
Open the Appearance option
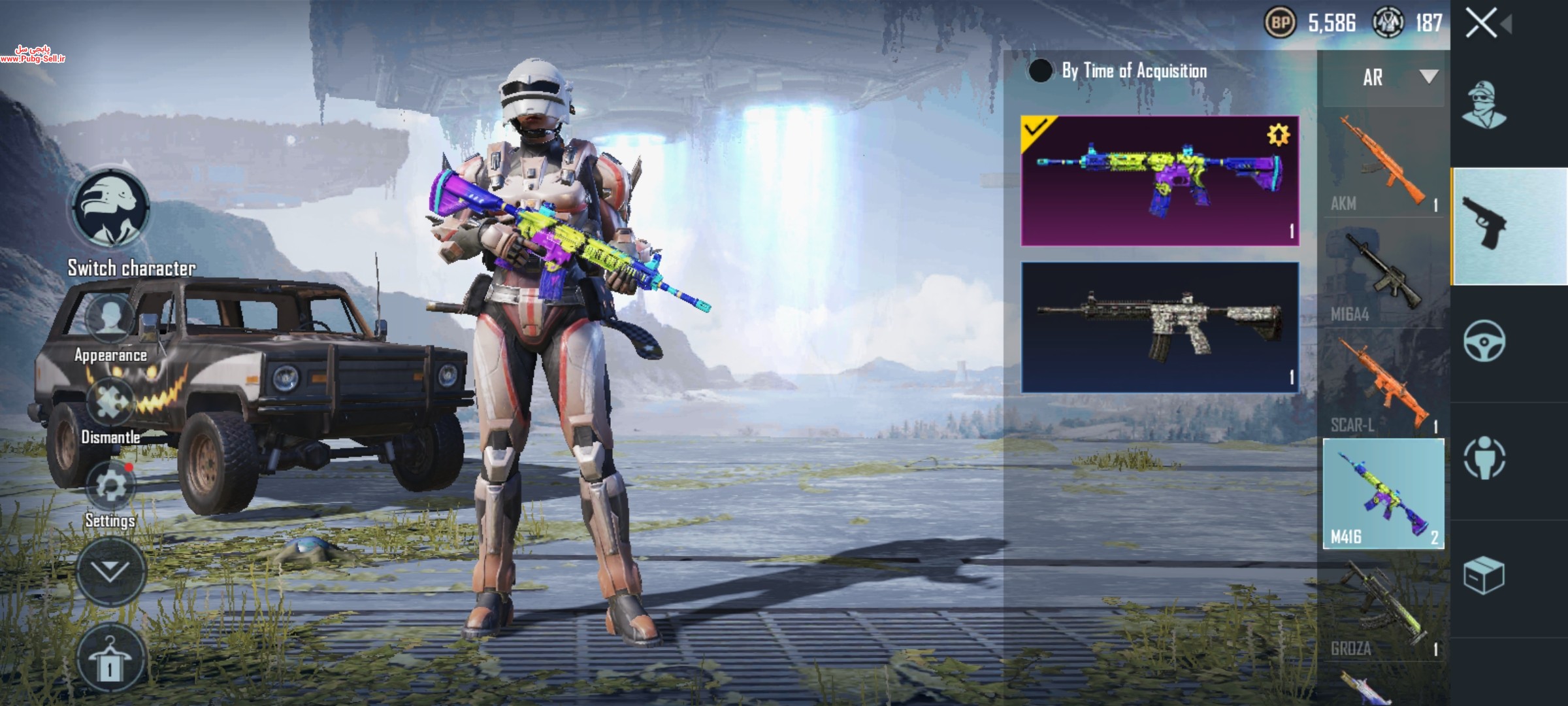tap(110, 320)
